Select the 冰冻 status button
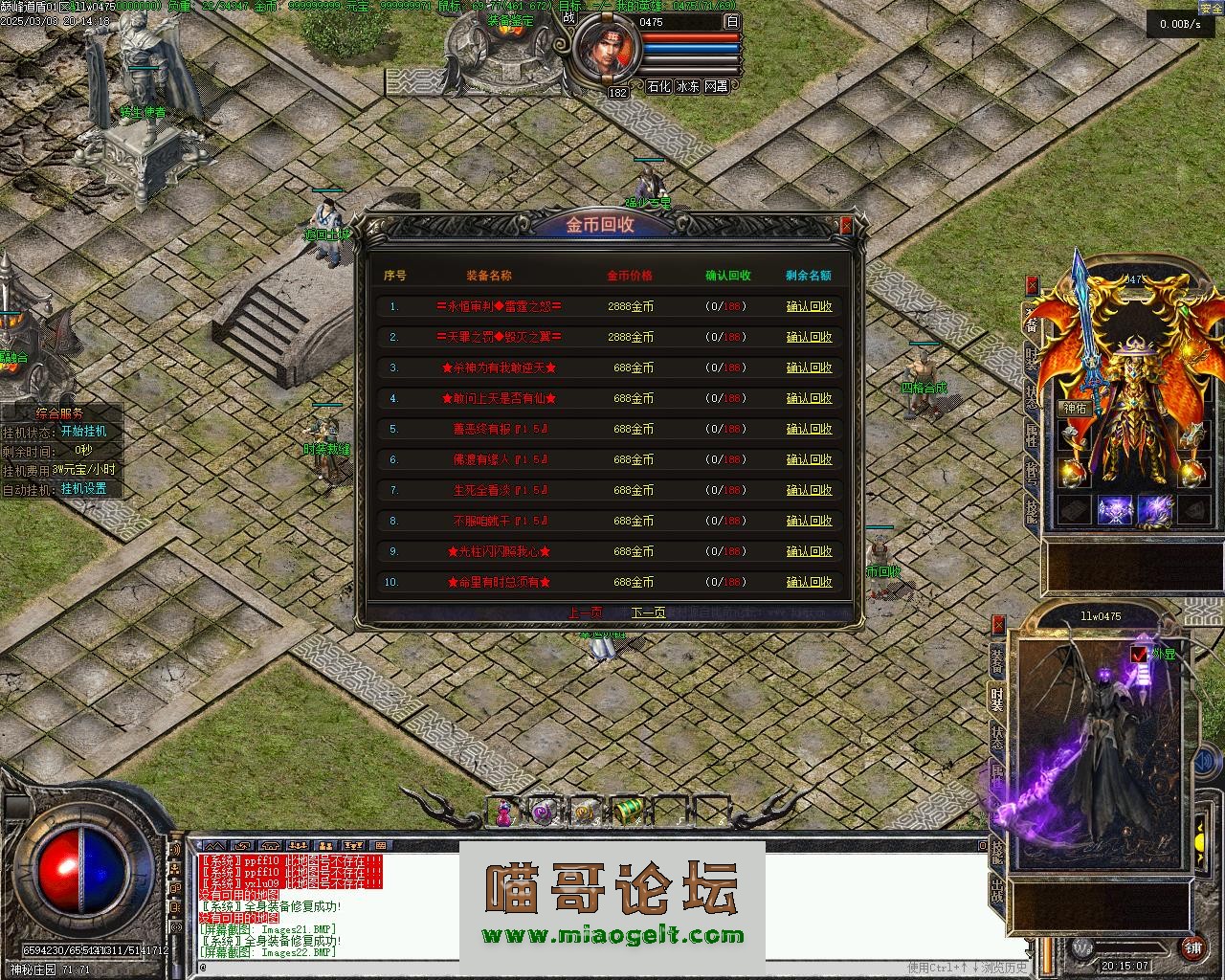The height and width of the screenshot is (980, 1225). [x=687, y=86]
